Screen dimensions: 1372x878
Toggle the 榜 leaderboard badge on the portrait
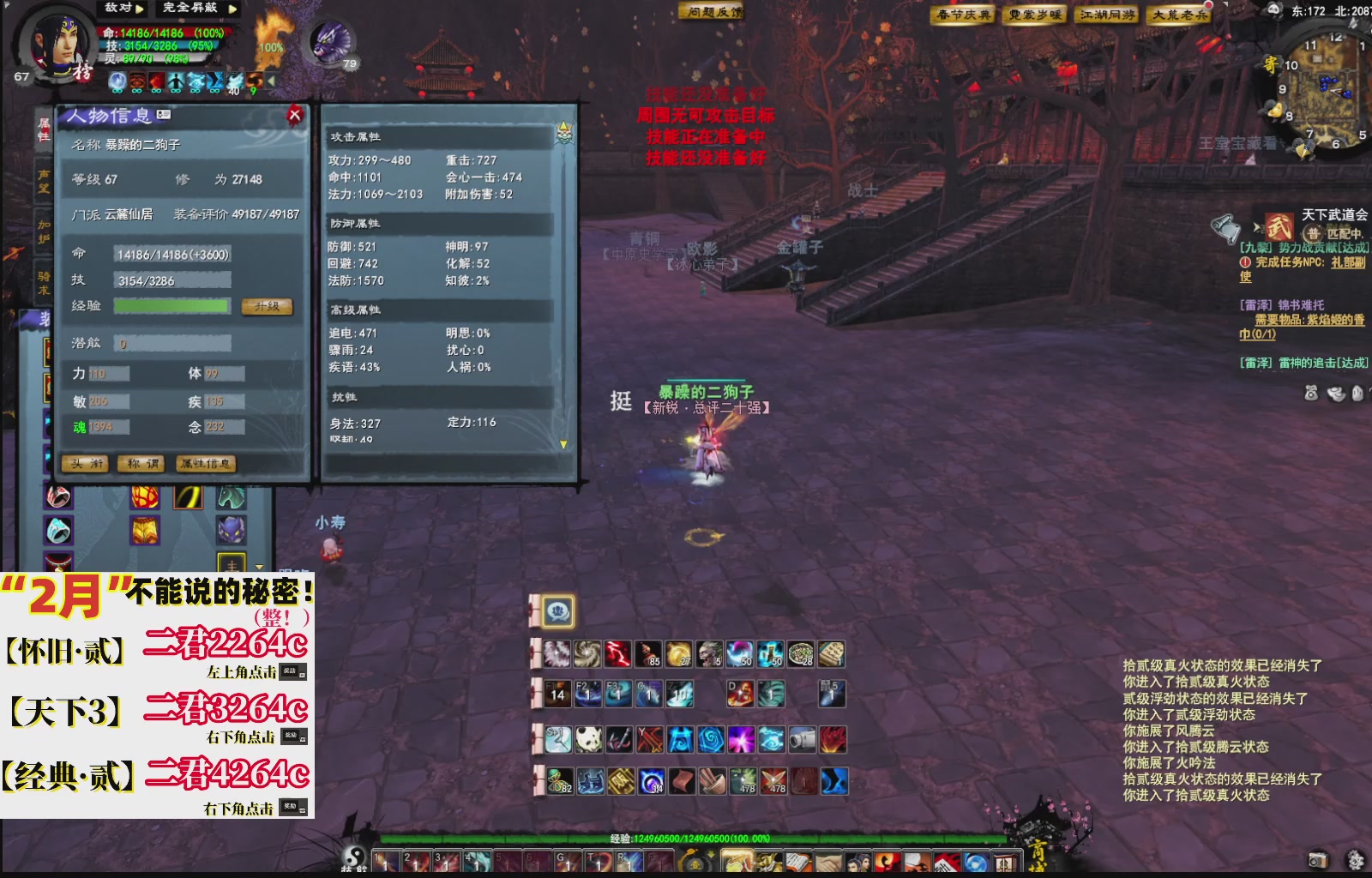(83, 74)
